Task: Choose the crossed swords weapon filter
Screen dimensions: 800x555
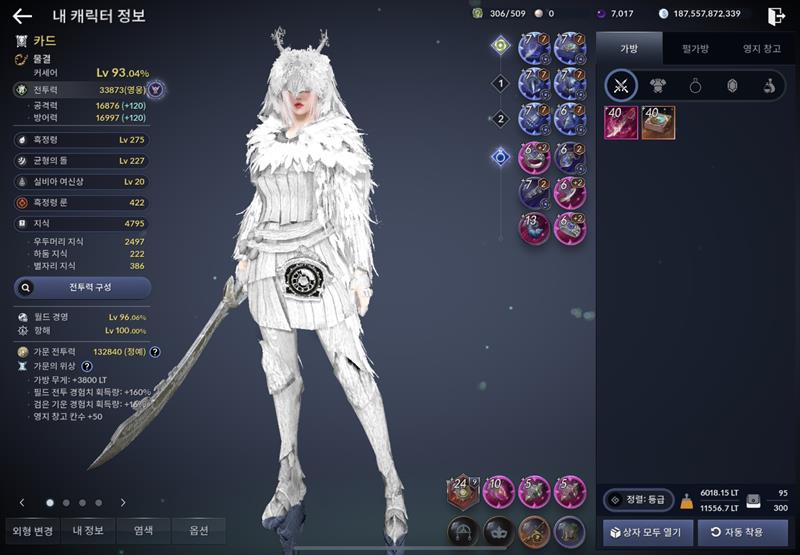Action: (x=621, y=87)
